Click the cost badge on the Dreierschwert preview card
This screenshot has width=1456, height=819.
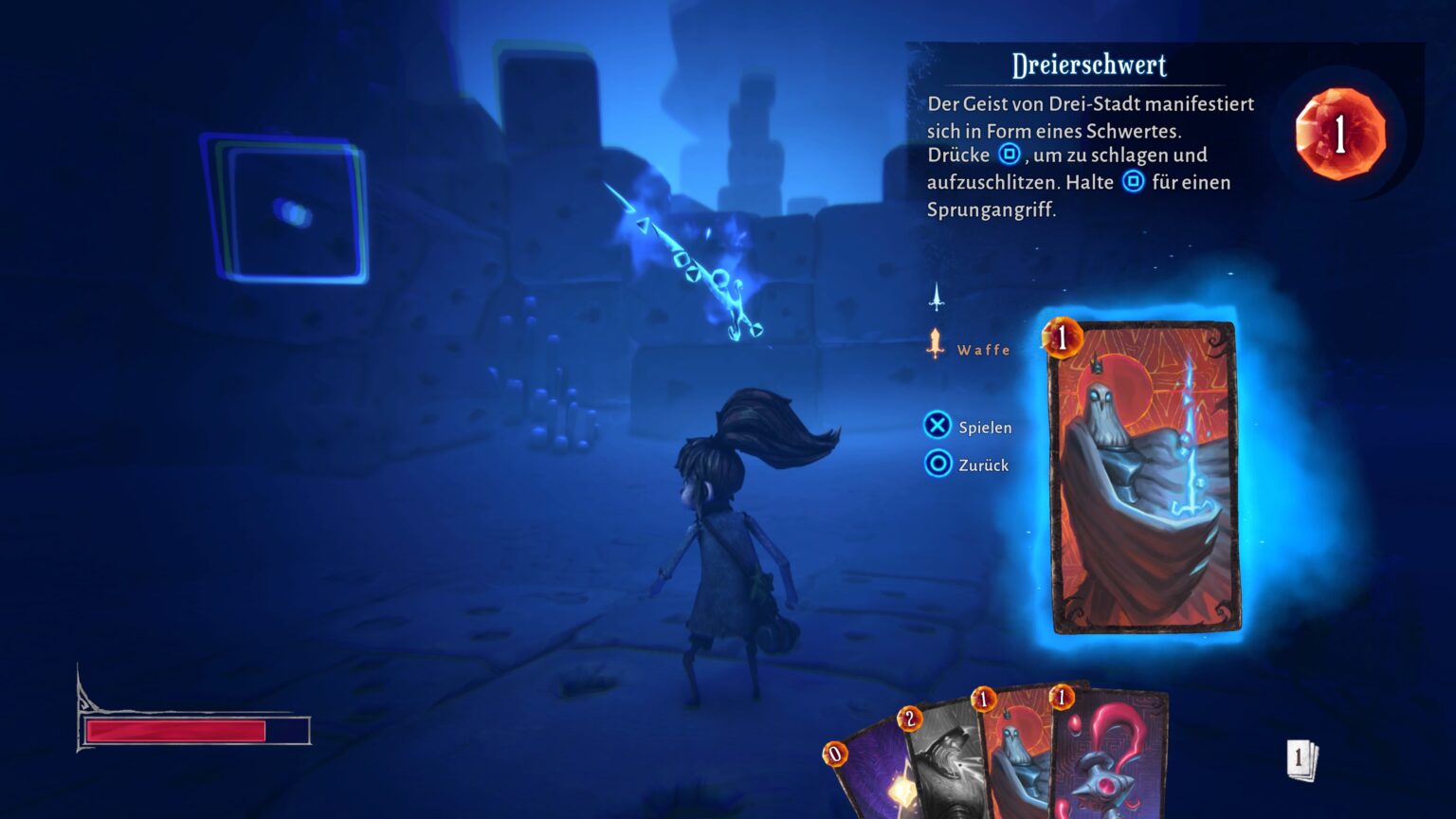point(1061,337)
